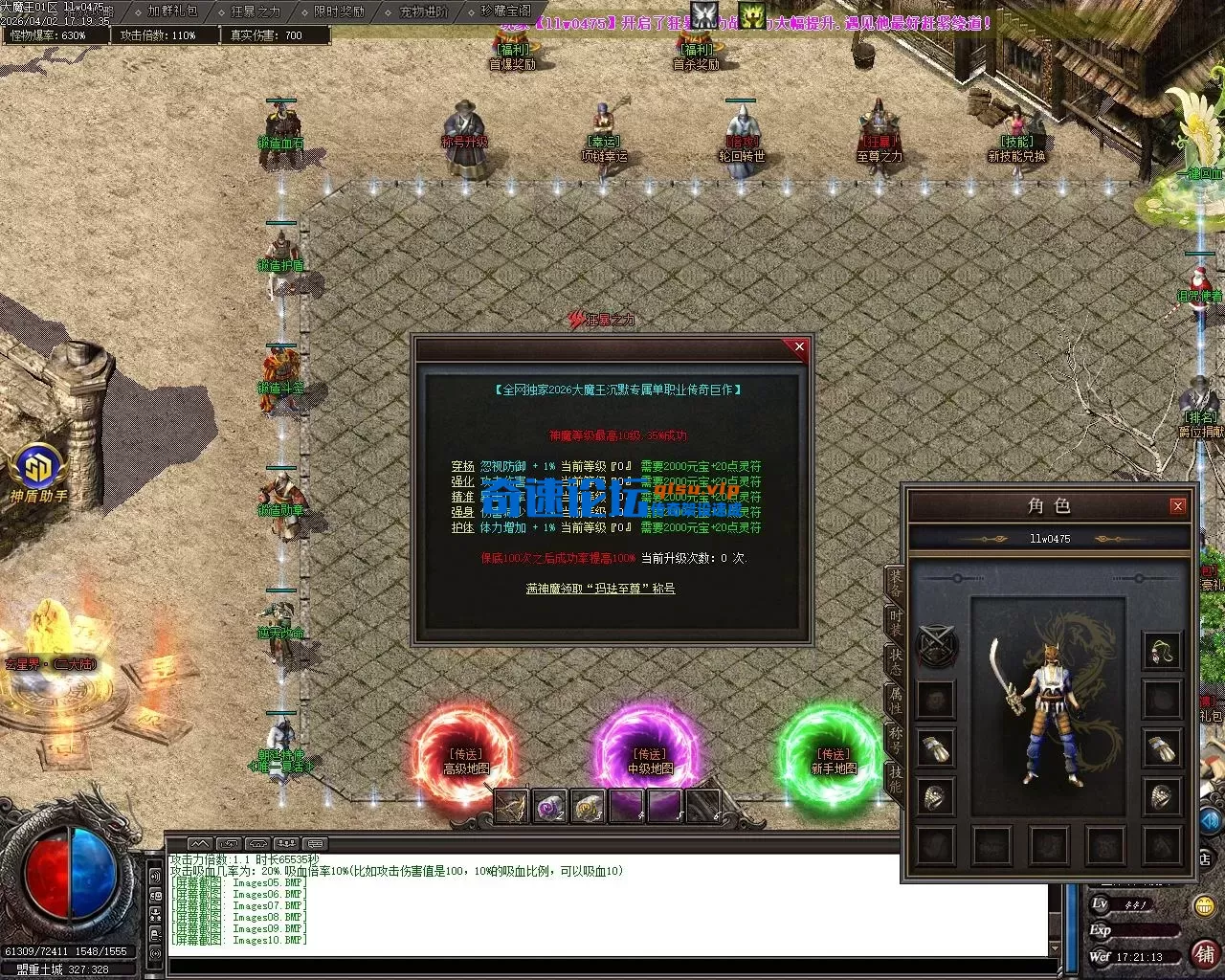
Task: Switch to the 技能 skills tab
Action: pos(895,779)
